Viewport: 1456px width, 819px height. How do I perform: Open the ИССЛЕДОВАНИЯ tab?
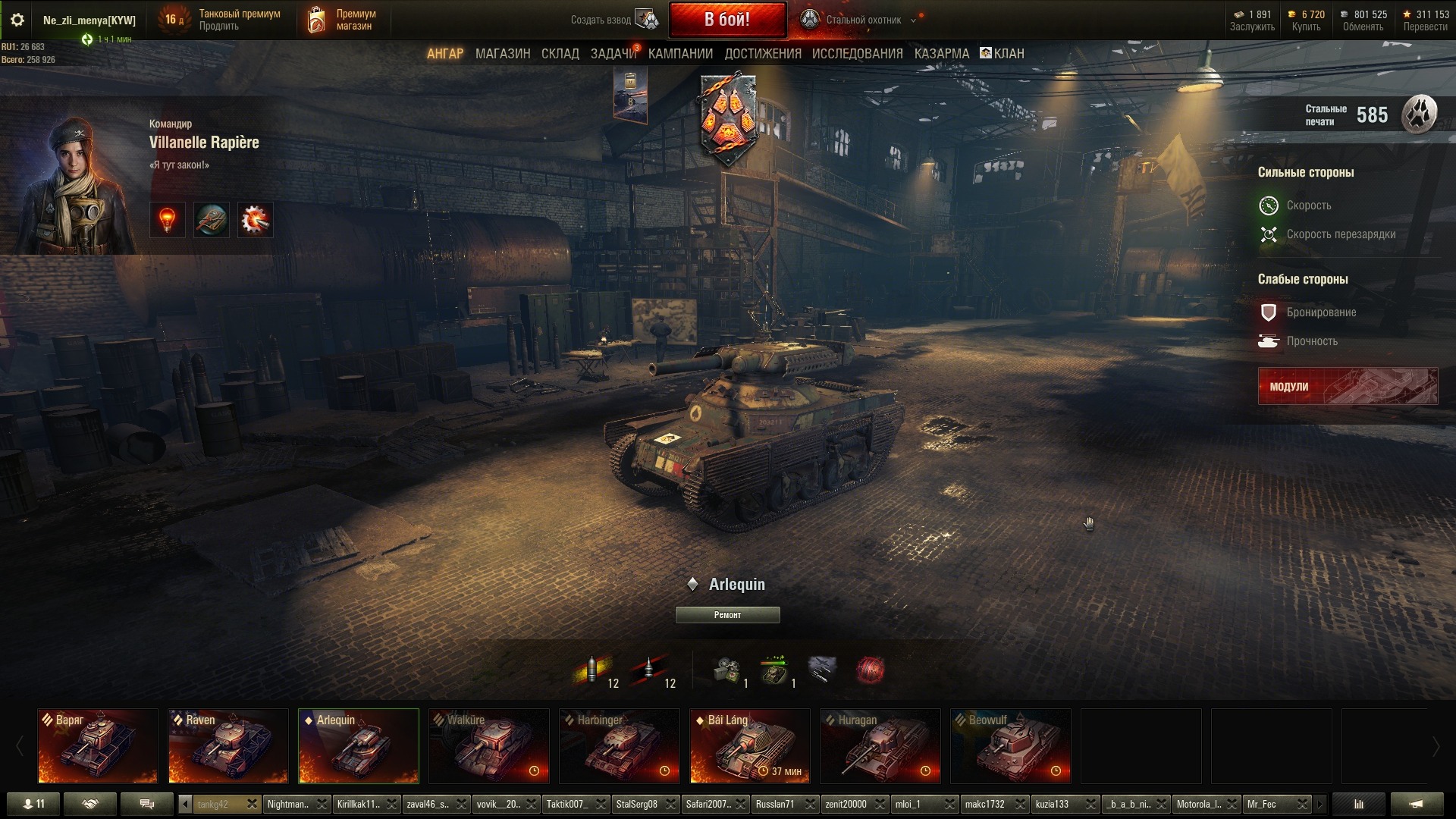857,54
